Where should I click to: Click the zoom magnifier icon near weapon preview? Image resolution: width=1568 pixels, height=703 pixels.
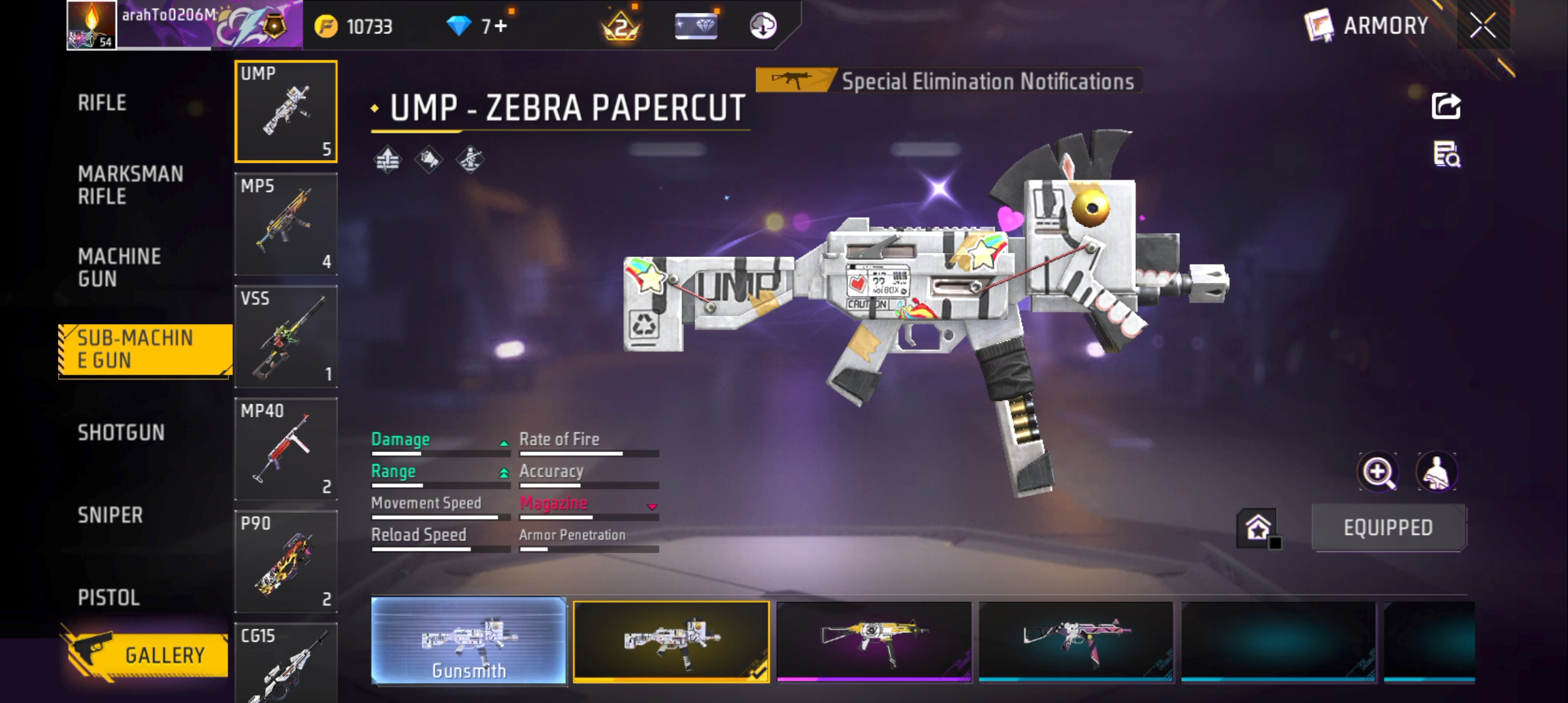pyautogui.click(x=1379, y=471)
